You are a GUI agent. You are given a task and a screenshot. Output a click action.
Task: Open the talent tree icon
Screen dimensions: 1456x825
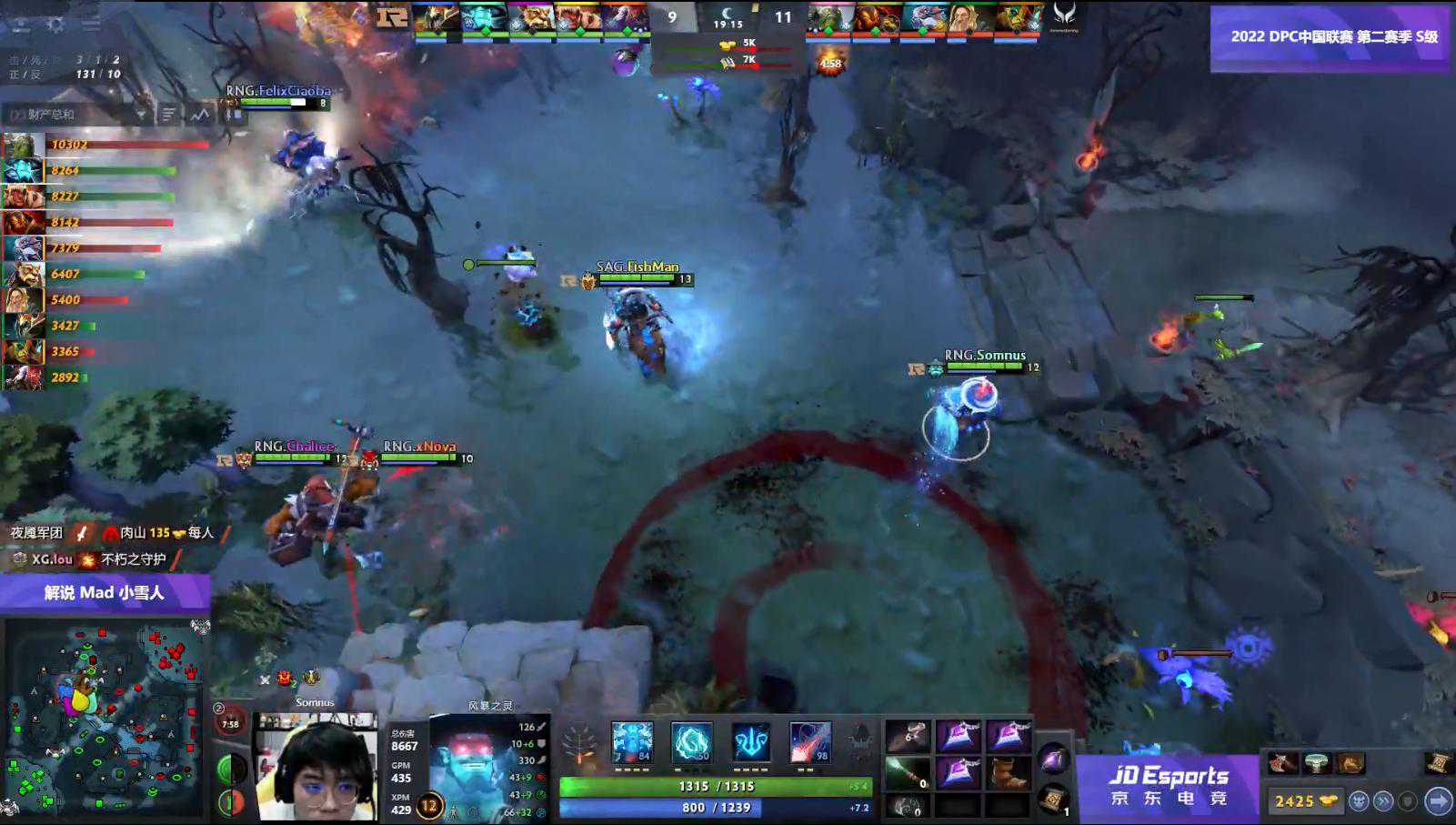pyautogui.click(x=579, y=746)
